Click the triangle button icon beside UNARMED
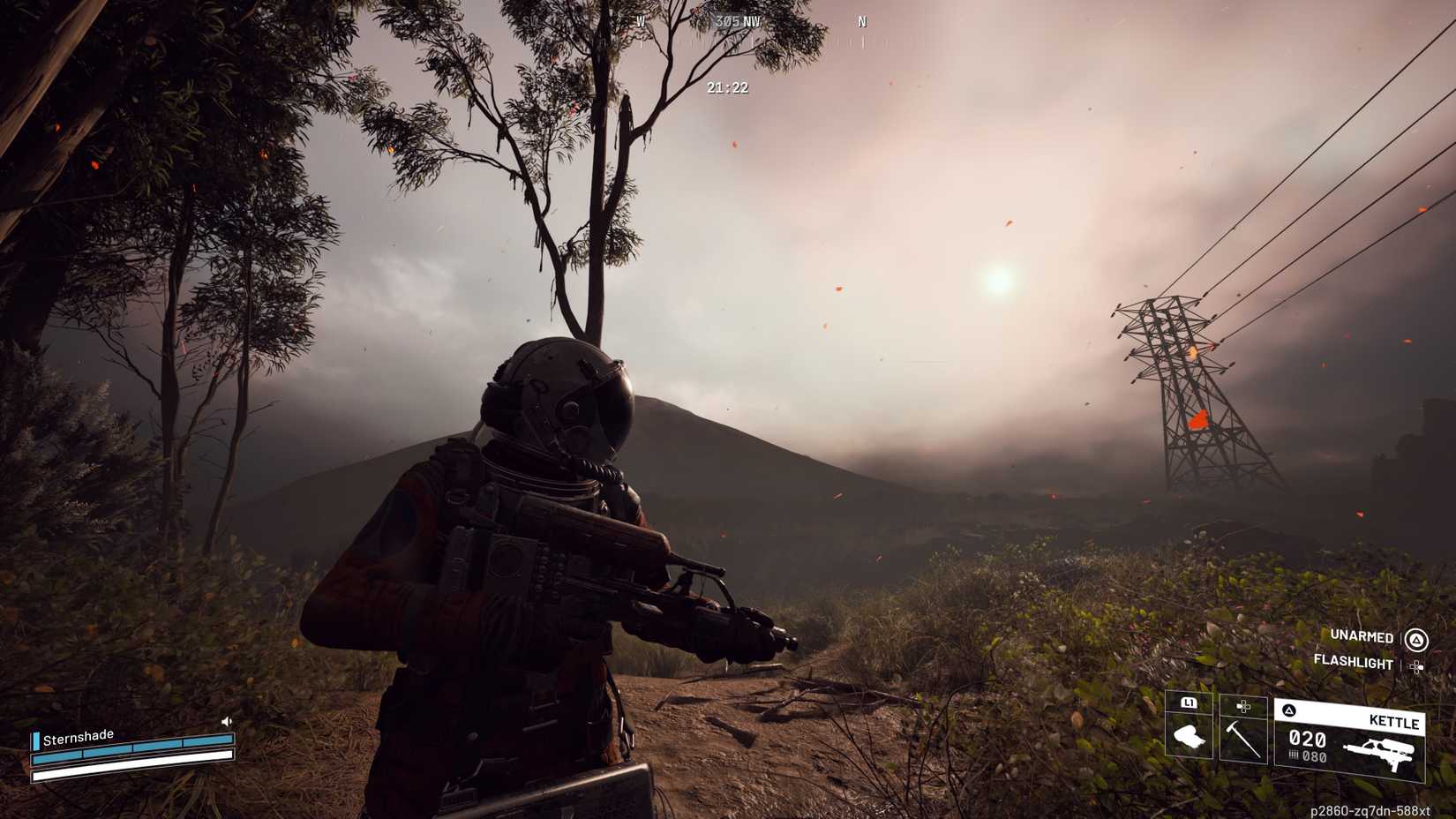The image size is (1456, 819). click(x=1416, y=641)
